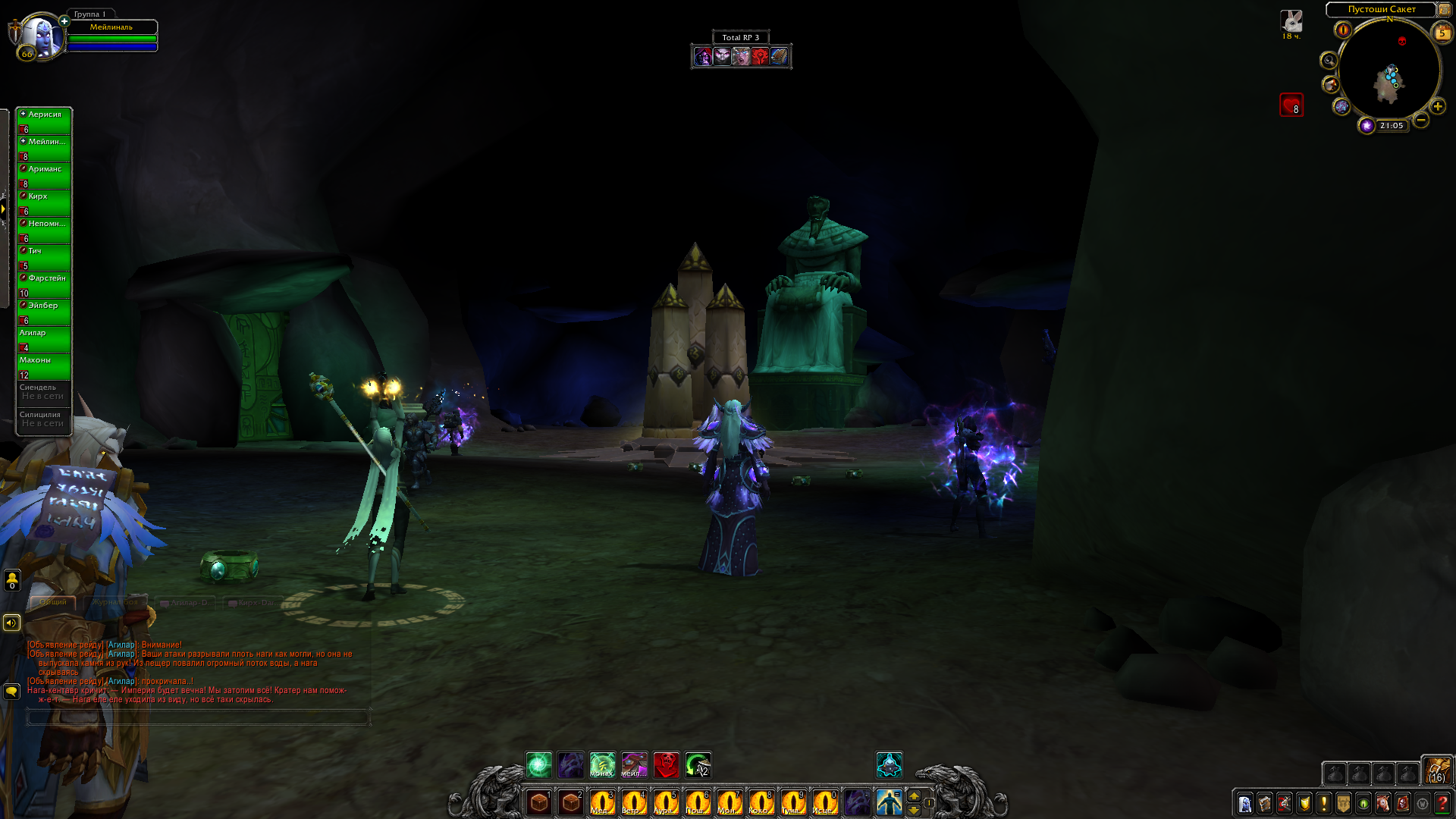Click the action bar page up arrow

point(914,795)
